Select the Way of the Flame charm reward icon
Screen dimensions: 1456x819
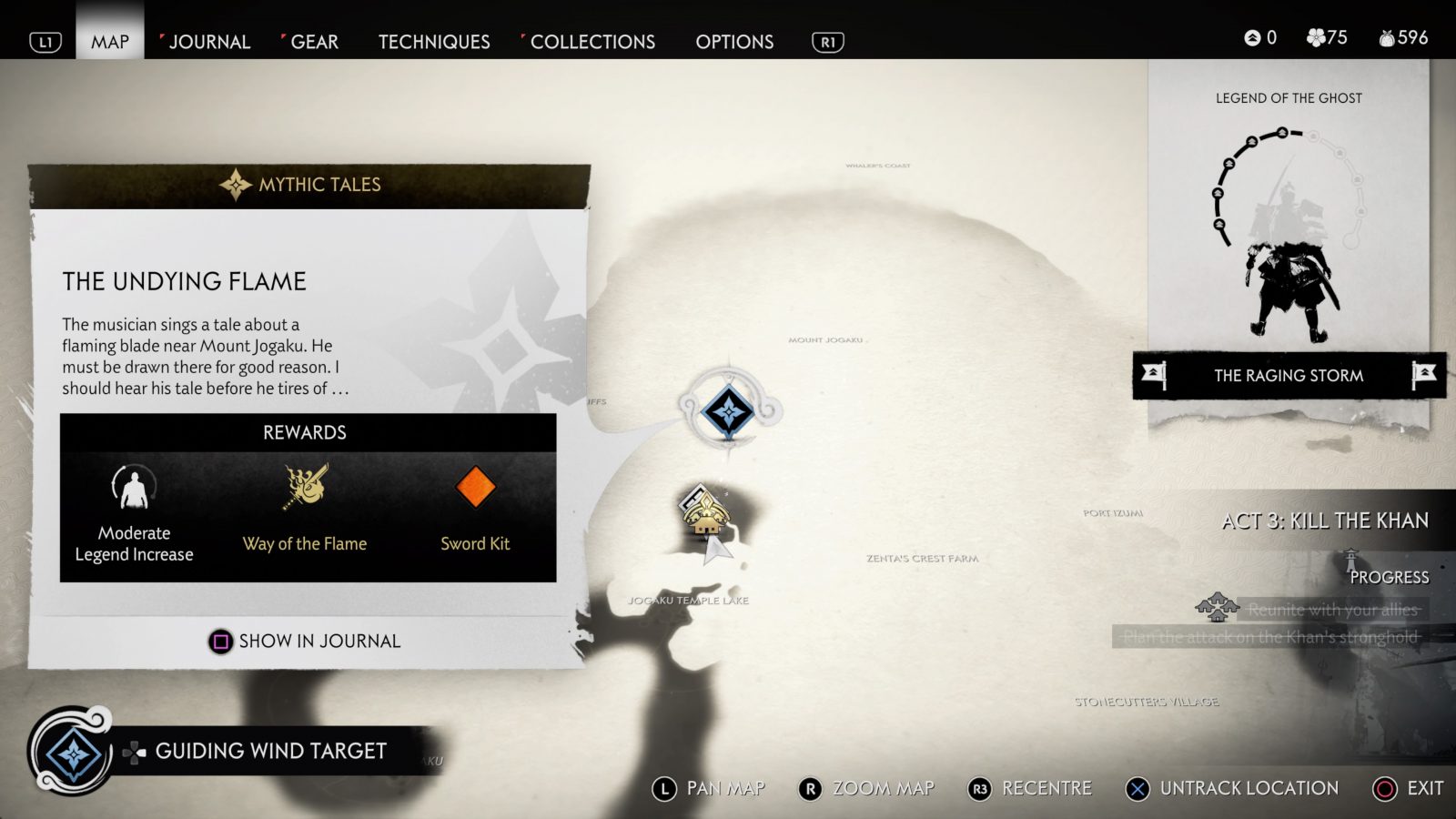(304, 487)
